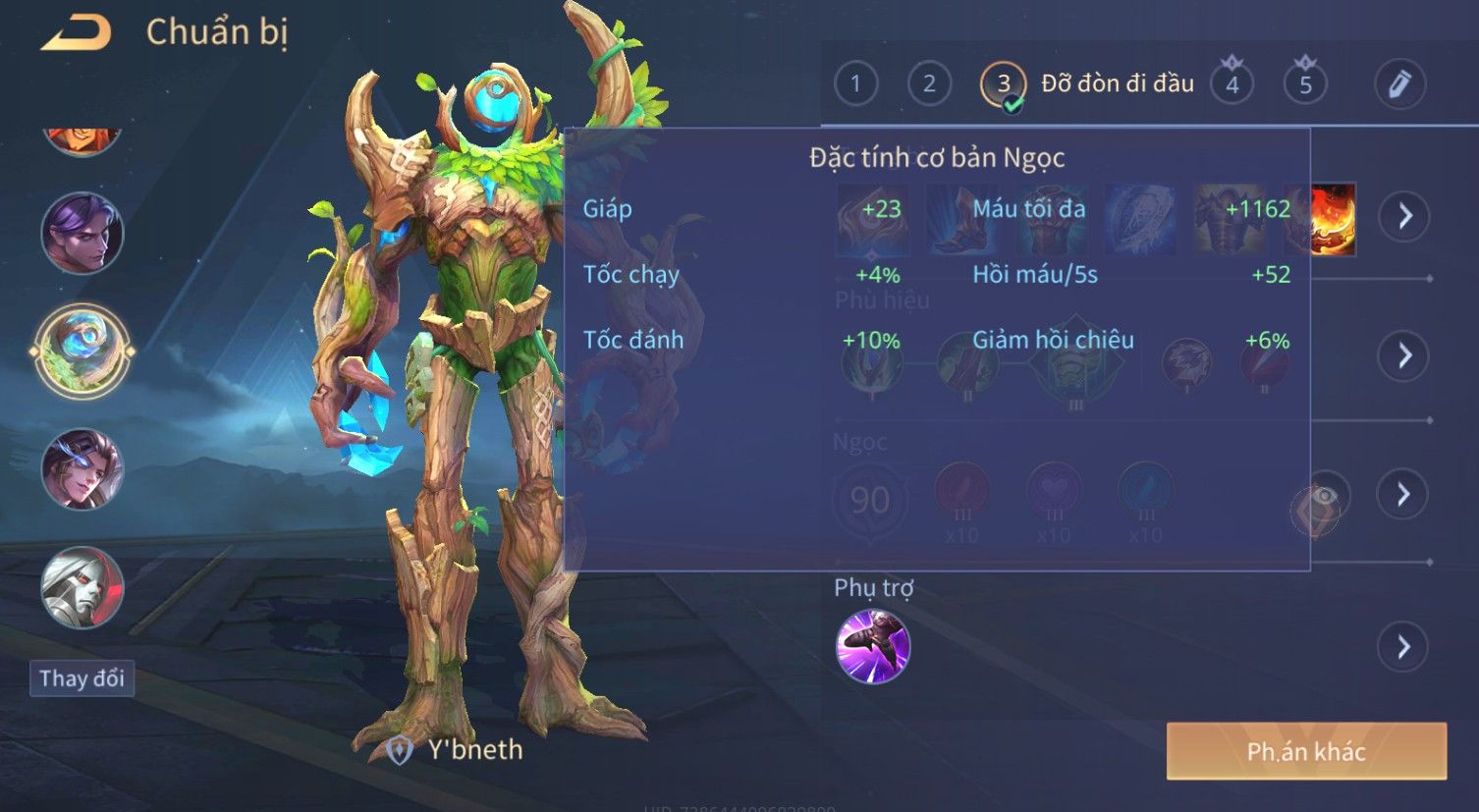Edit loadout name with pencil icon
The width and height of the screenshot is (1479, 812).
coord(1399,84)
